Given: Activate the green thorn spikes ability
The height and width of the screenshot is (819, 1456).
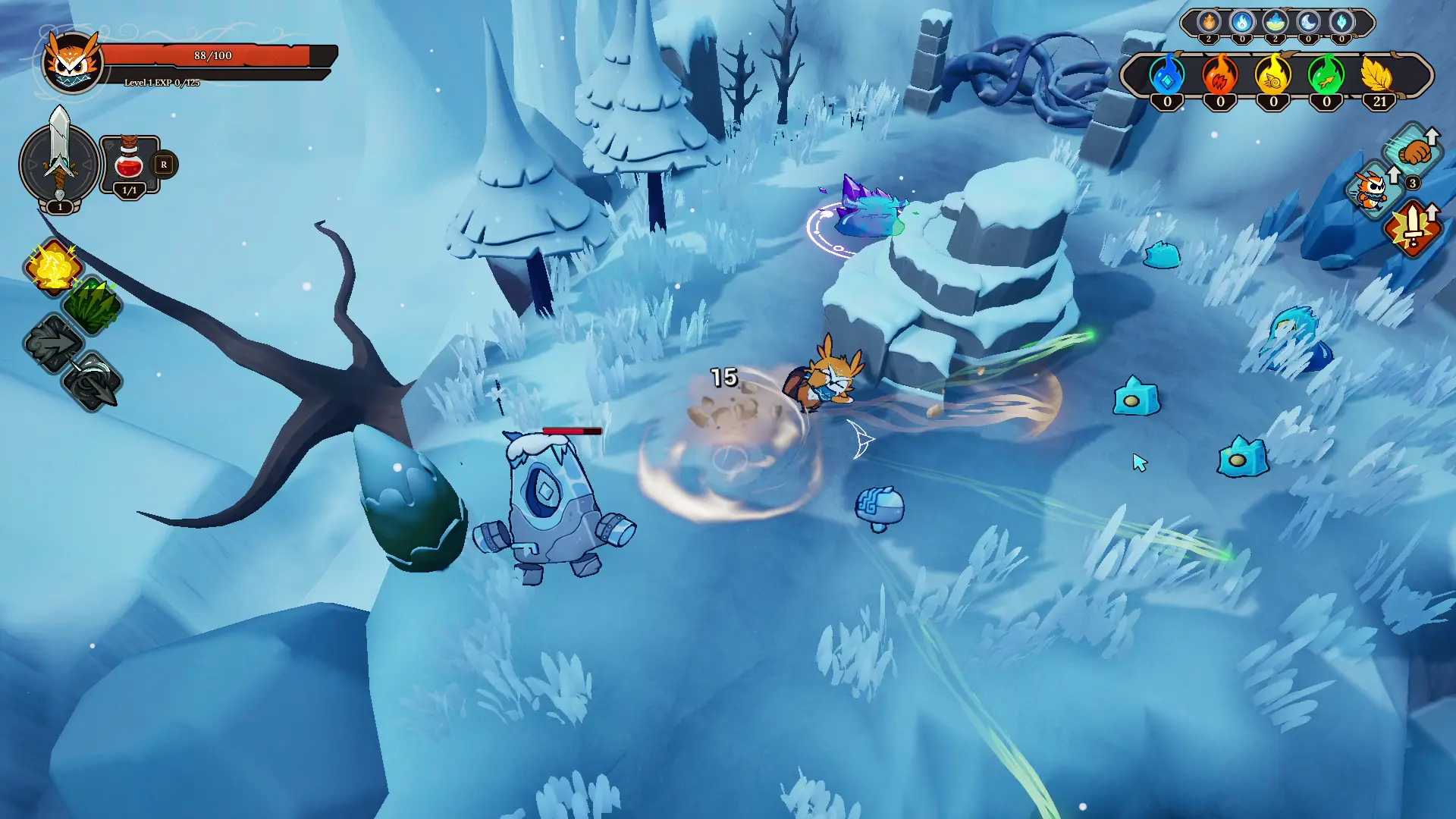Looking at the screenshot, I should click(x=92, y=305).
